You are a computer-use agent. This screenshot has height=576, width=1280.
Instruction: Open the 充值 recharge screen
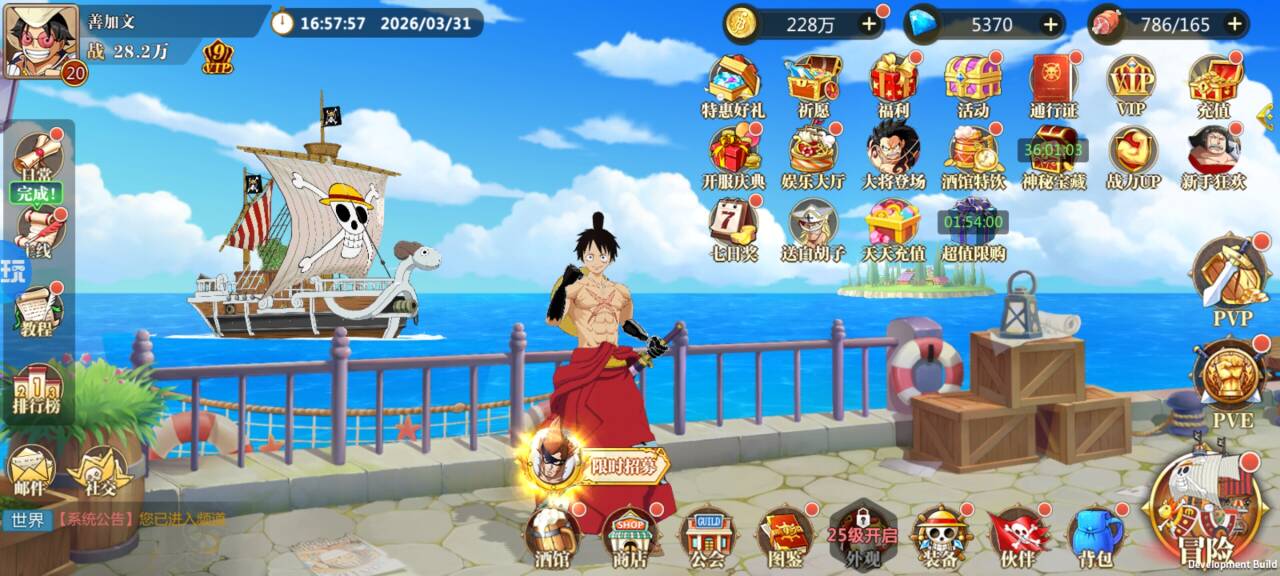pyautogui.click(x=1213, y=86)
